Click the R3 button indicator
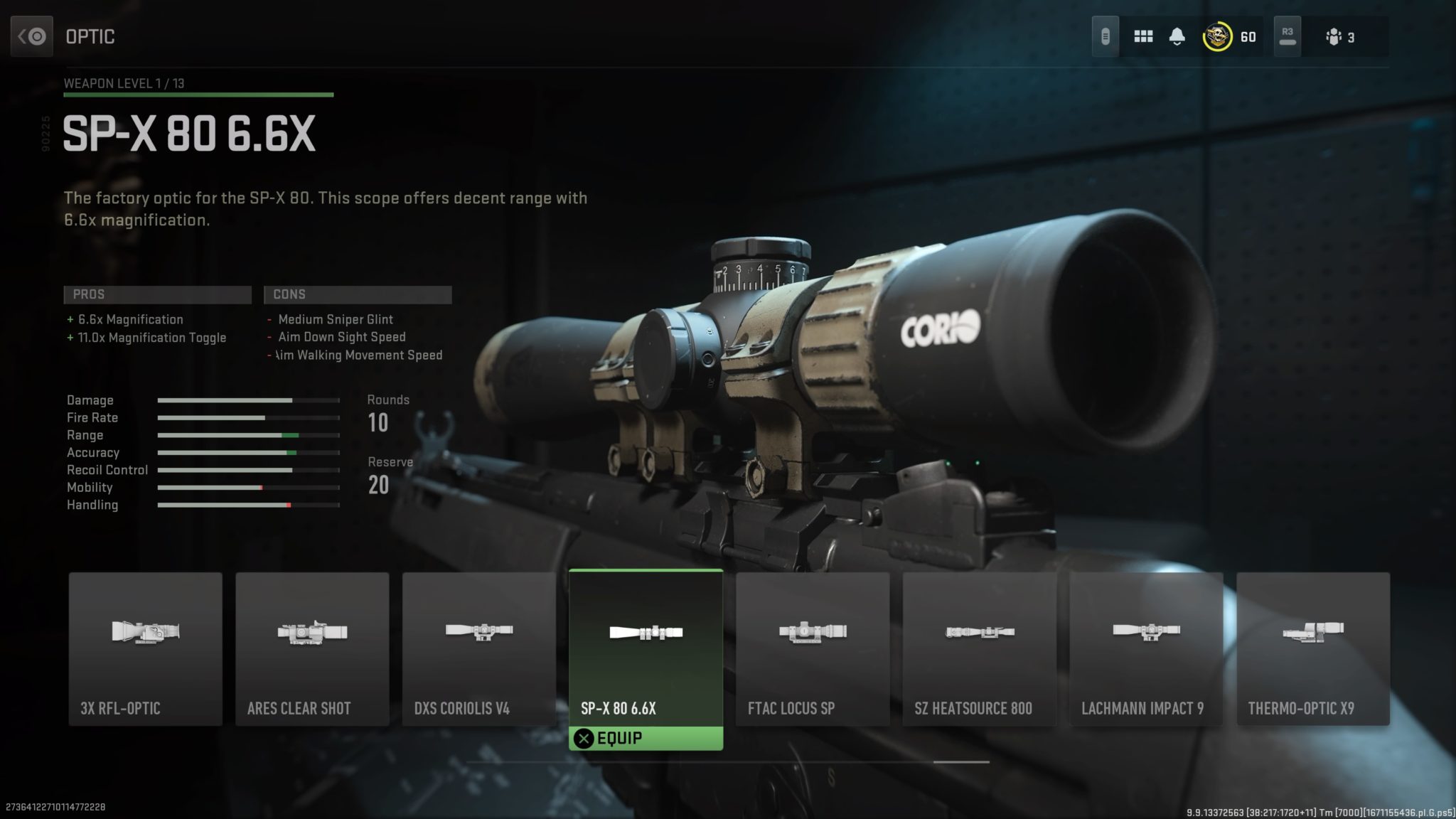 coord(1288,36)
